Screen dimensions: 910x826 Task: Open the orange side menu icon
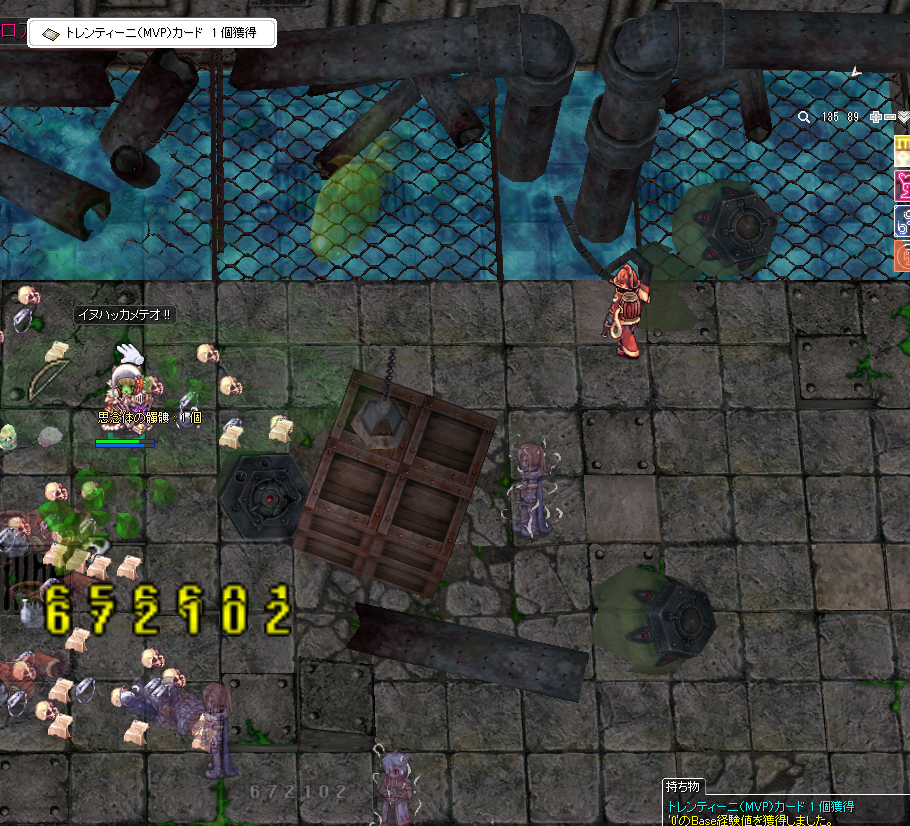click(901, 255)
